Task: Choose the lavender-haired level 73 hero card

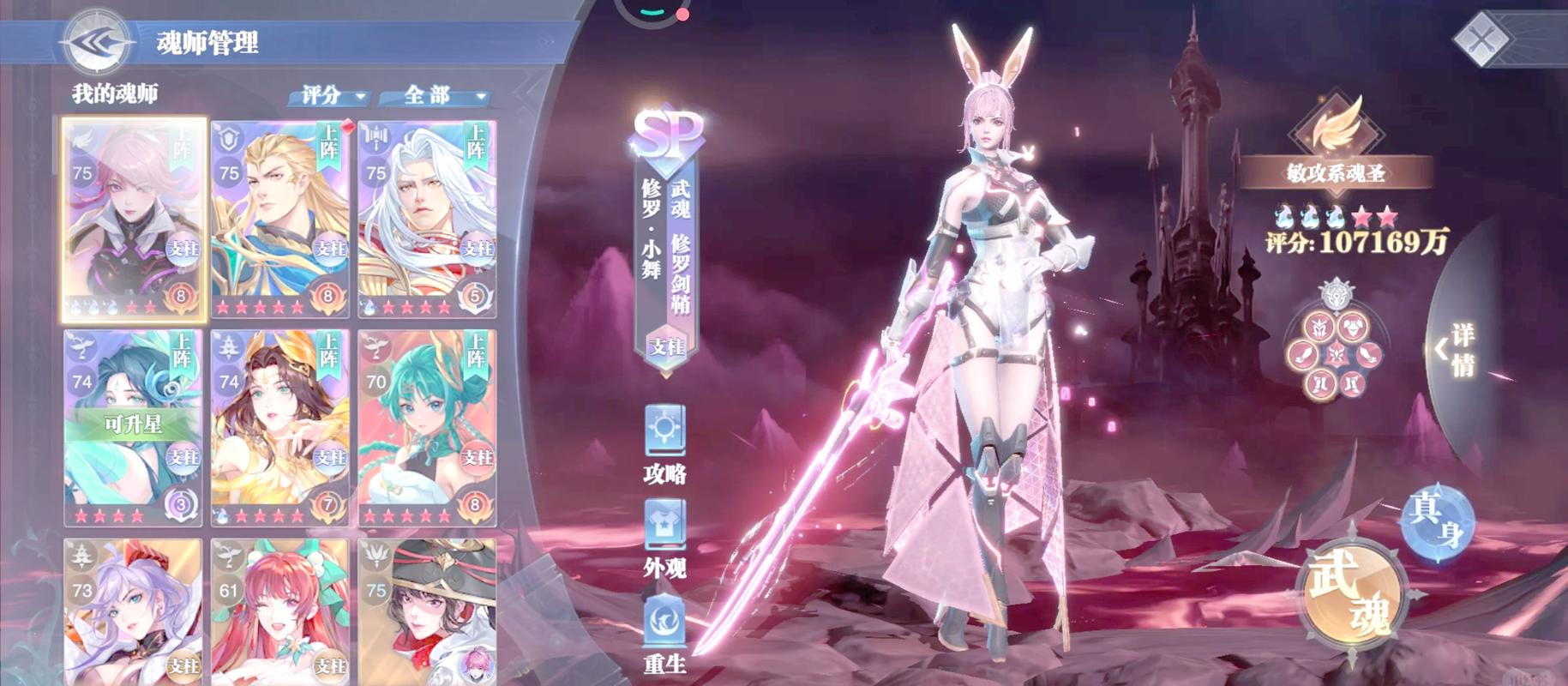Action: pyautogui.click(x=134, y=611)
